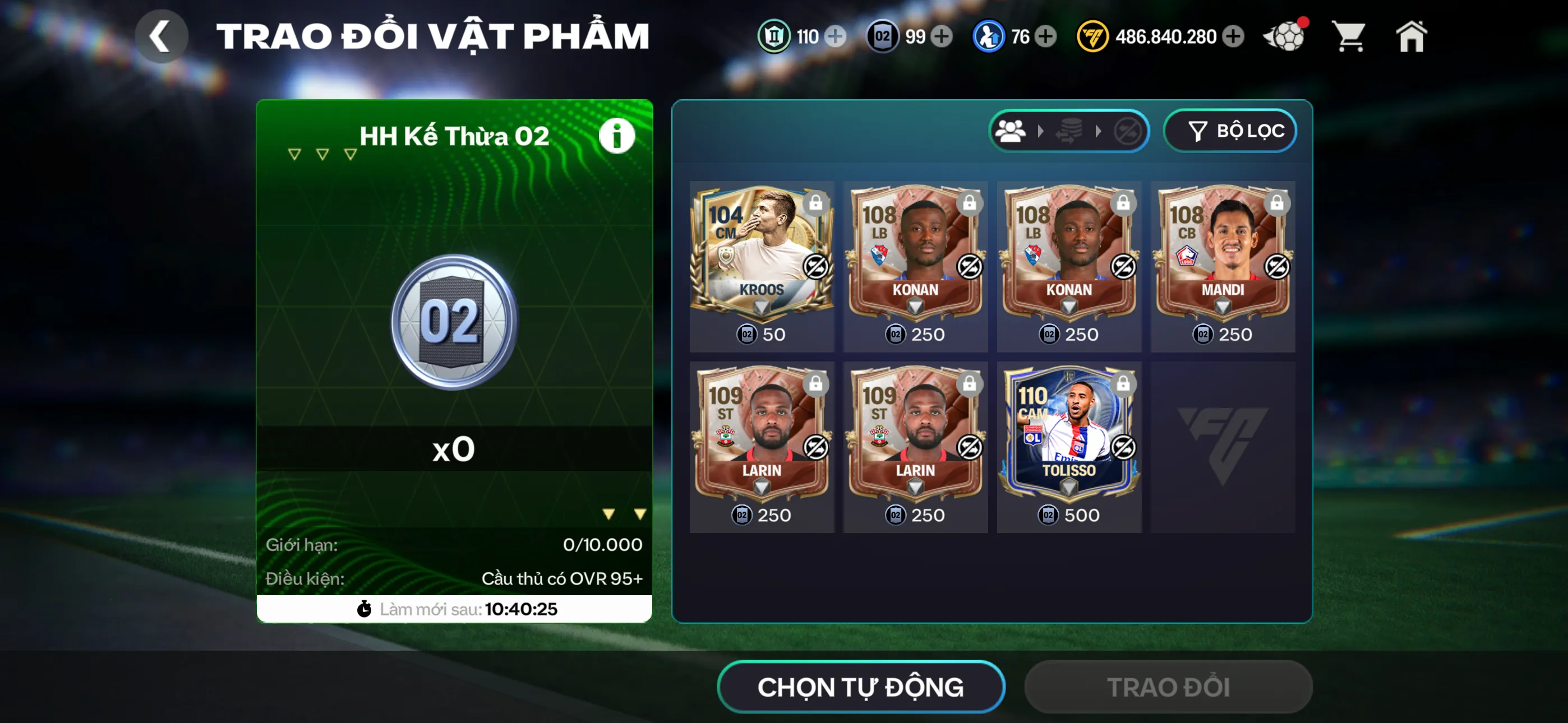
Task: Open the home screen
Action: [x=1412, y=36]
